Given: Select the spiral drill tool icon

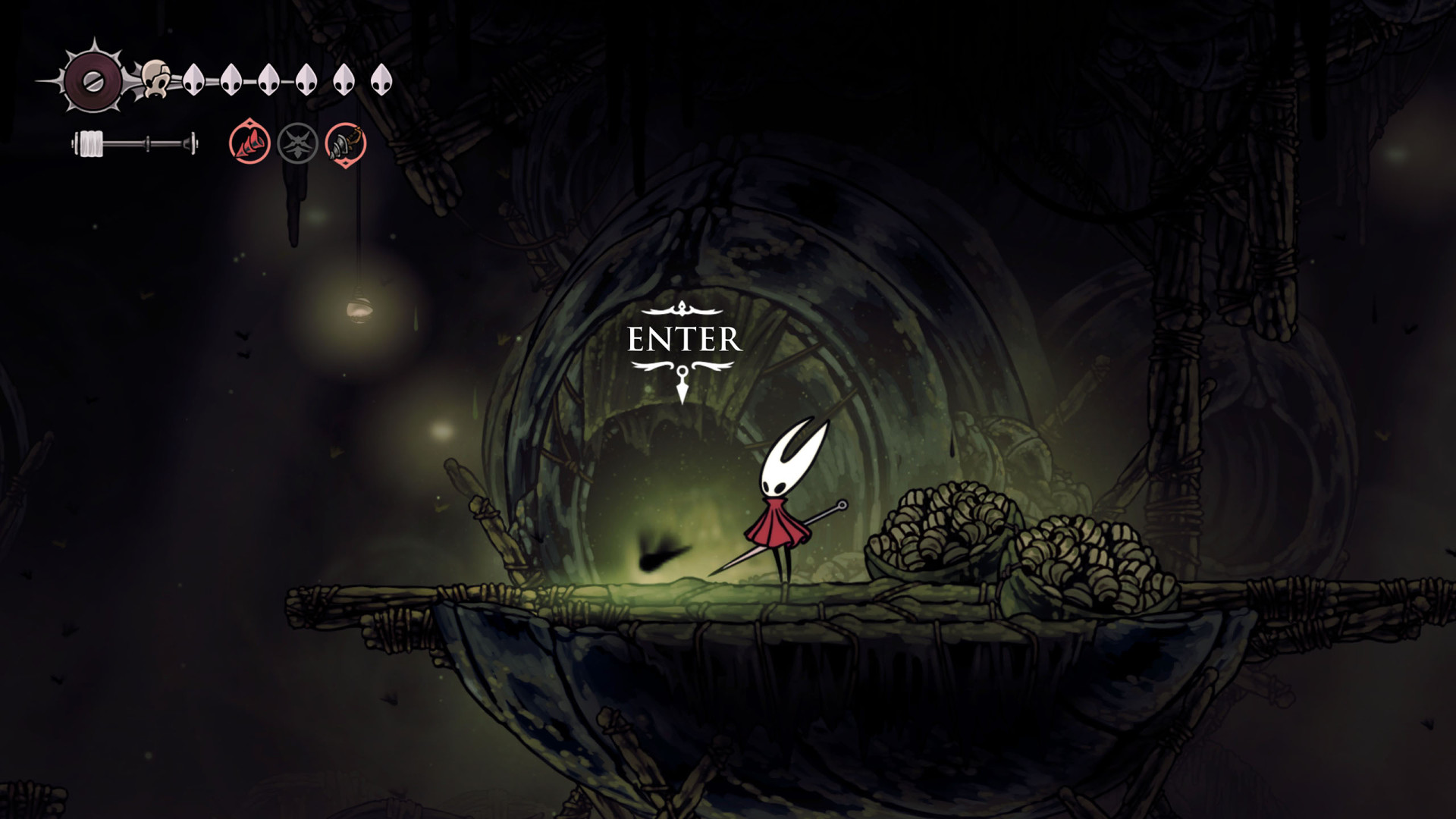Looking at the screenshot, I should (x=346, y=143).
